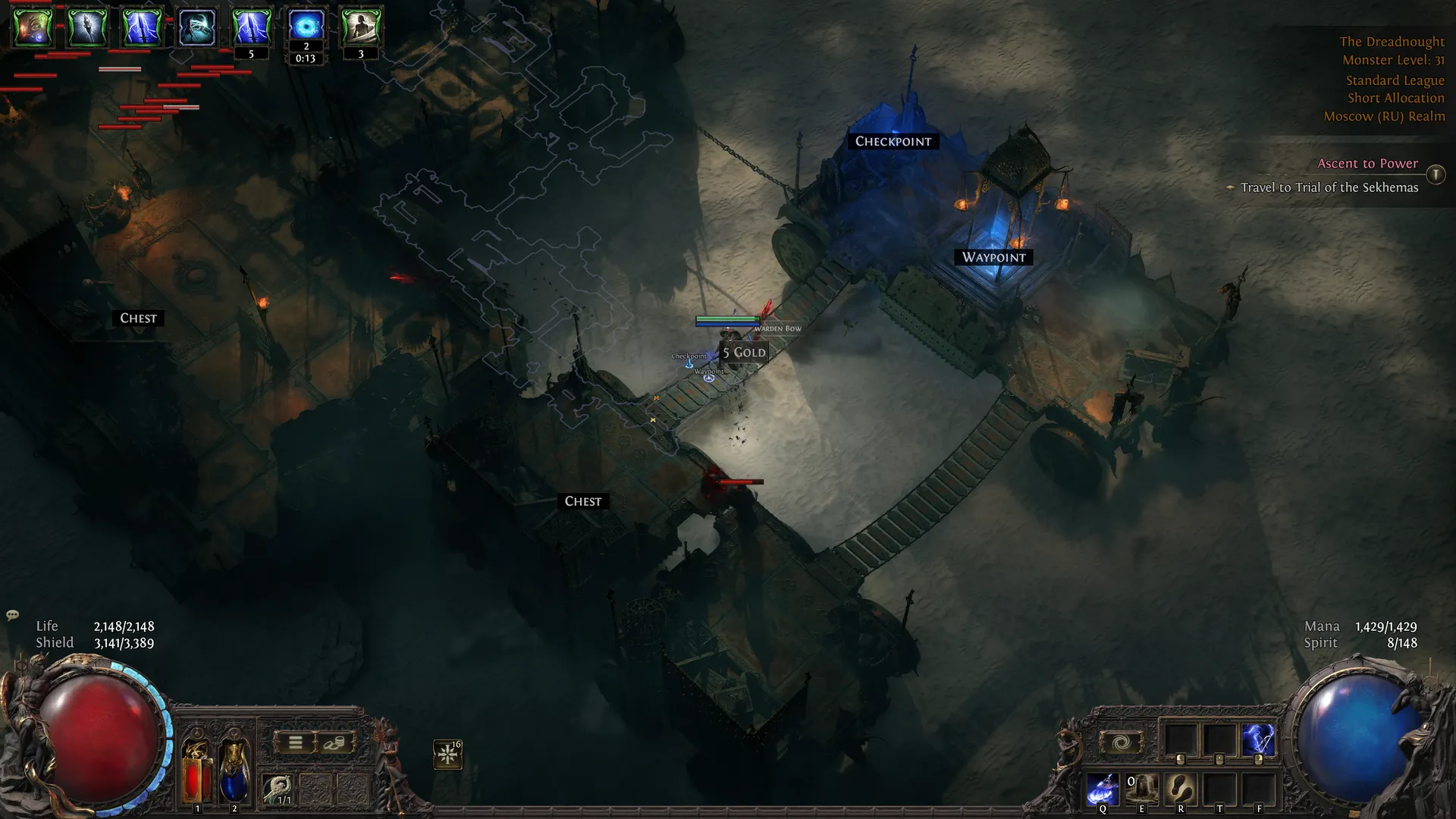Activate the footprints skill on R
The height and width of the screenshot is (819, 1456).
pos(1181,789)
